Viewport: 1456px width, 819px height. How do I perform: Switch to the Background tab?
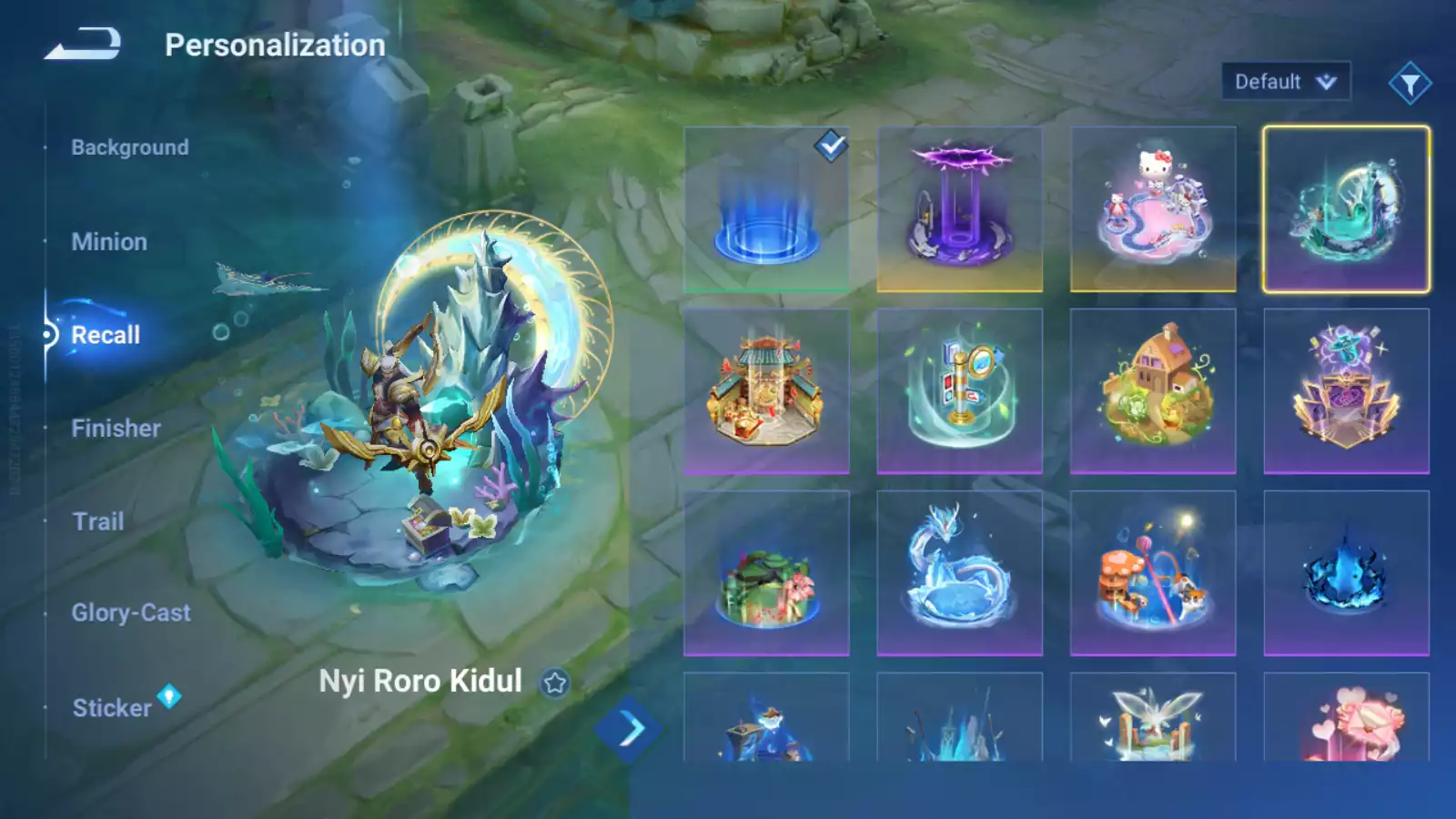[x=130, y=147]
